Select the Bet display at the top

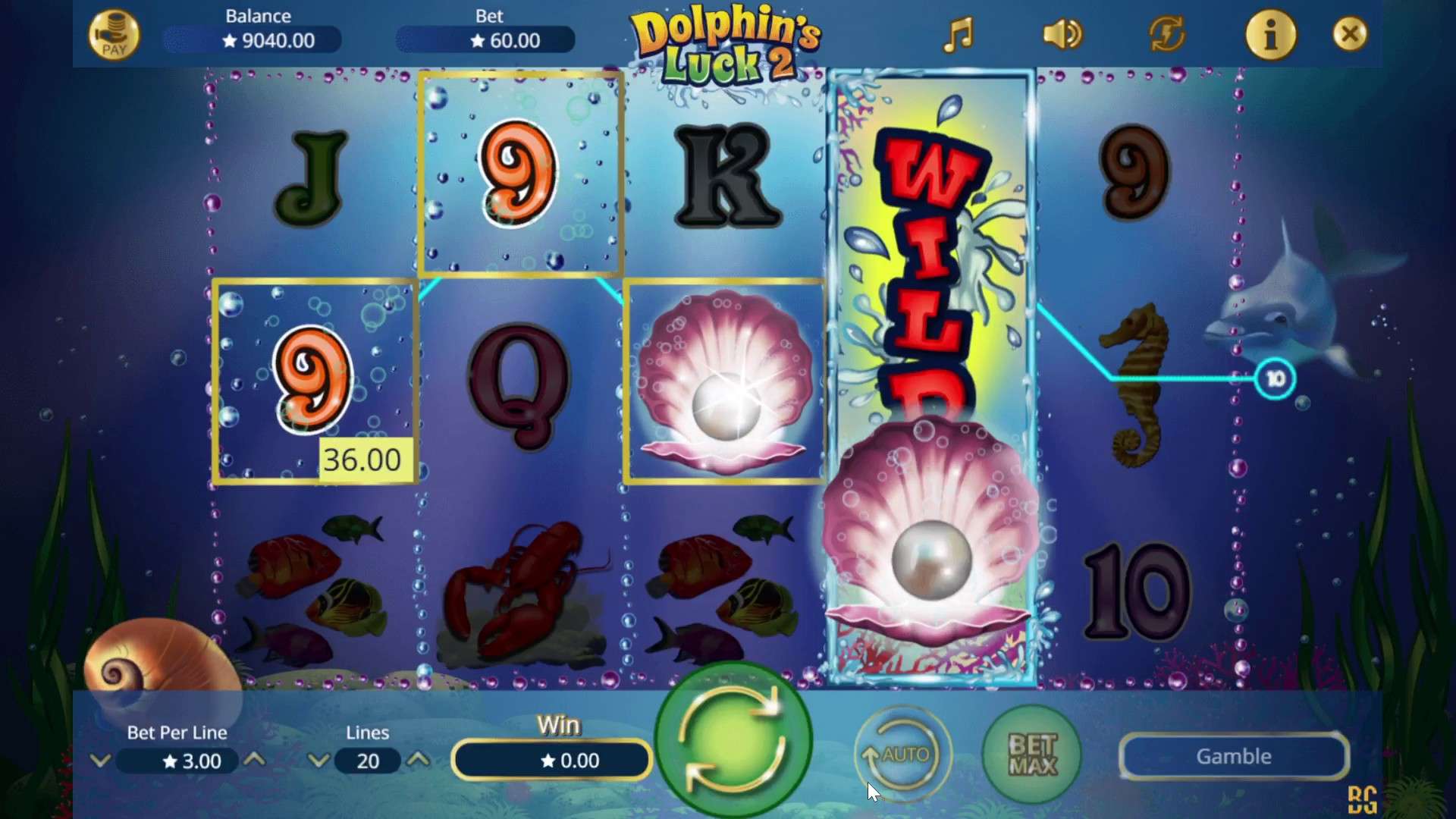(x=485, y=39)
